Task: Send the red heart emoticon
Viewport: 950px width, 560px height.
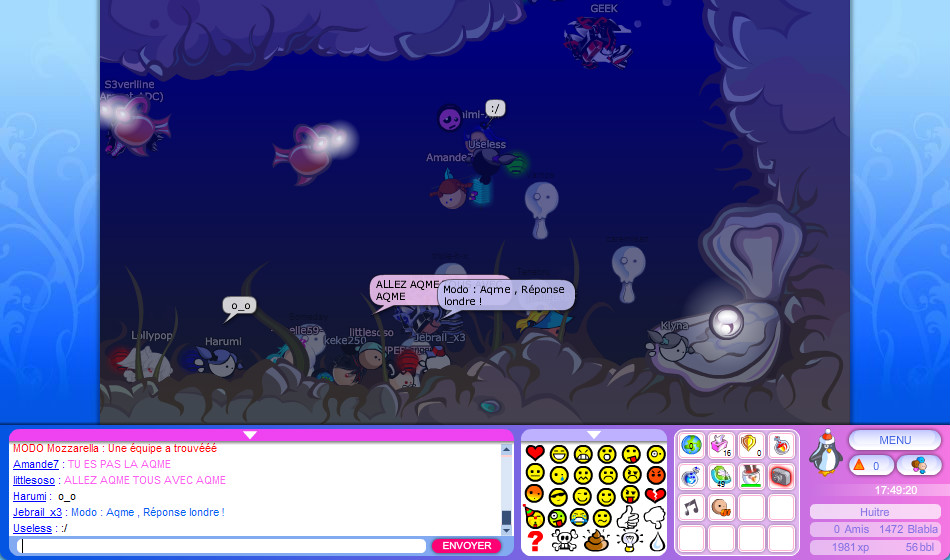Action: coord(535,453)
